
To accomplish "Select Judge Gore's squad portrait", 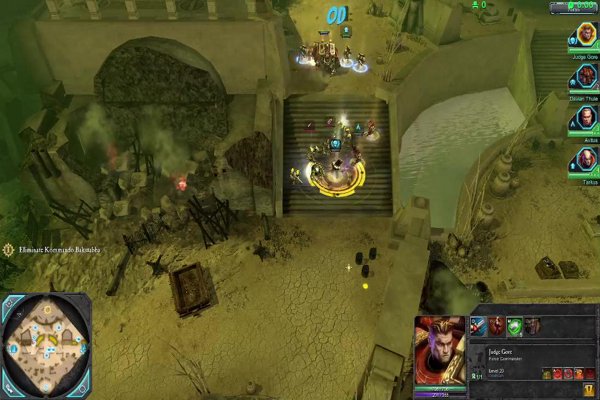I will (580, 37).
